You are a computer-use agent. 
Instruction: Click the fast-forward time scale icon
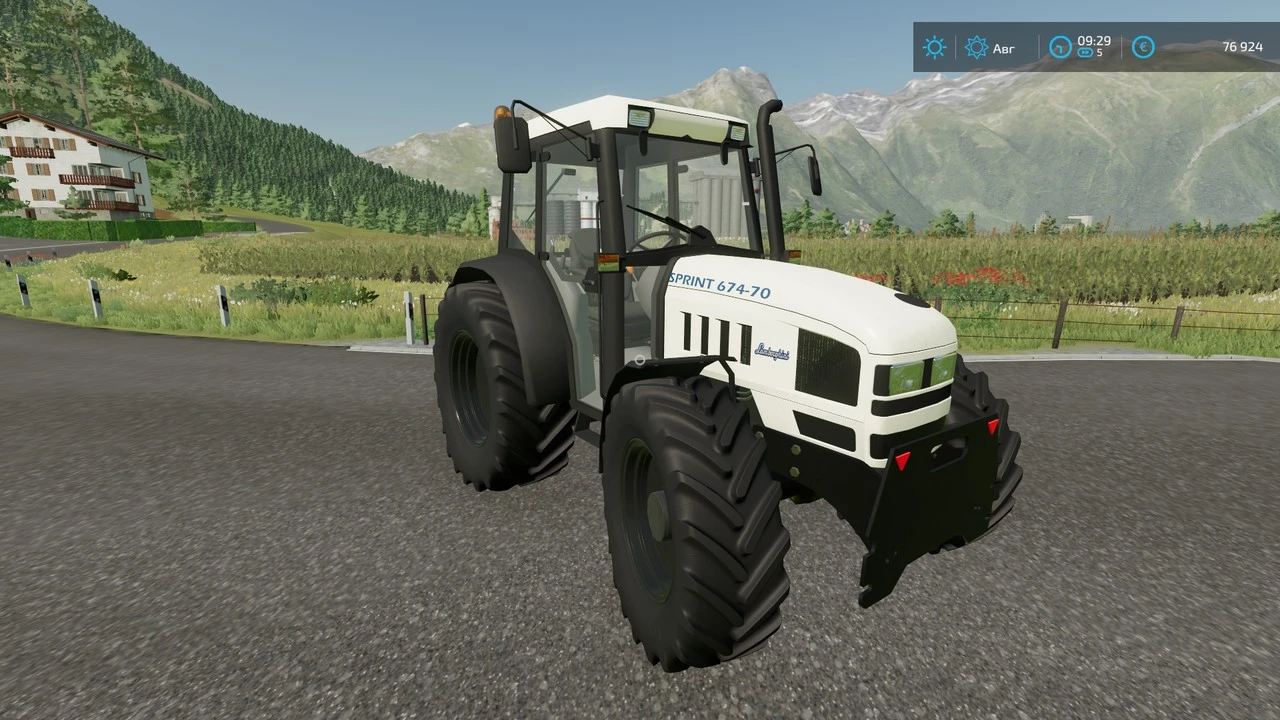pyautogui.click(x=1083, y=52)
